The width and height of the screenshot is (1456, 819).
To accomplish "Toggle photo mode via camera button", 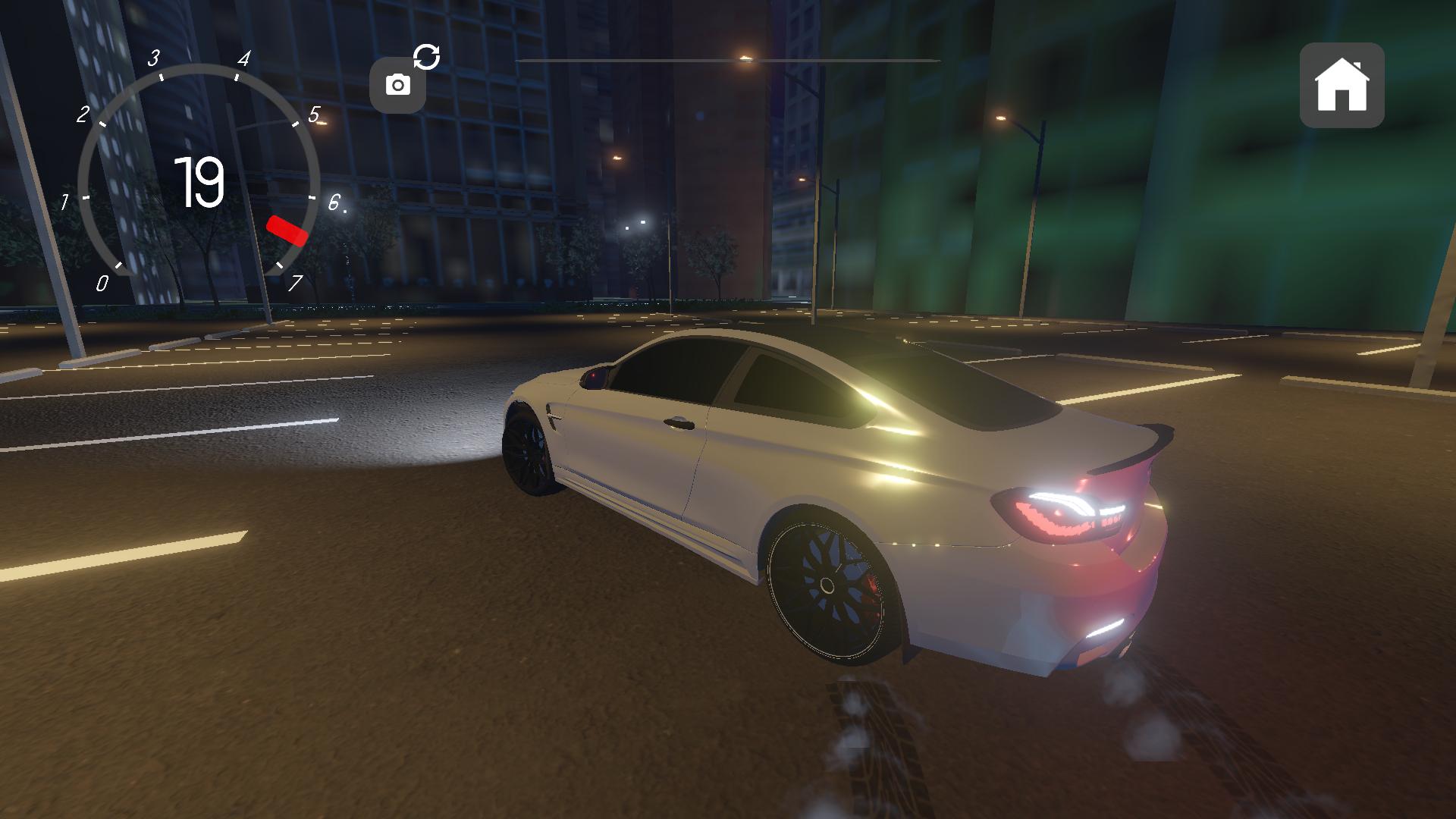I will pyautogui.click(x=398, y=85).
